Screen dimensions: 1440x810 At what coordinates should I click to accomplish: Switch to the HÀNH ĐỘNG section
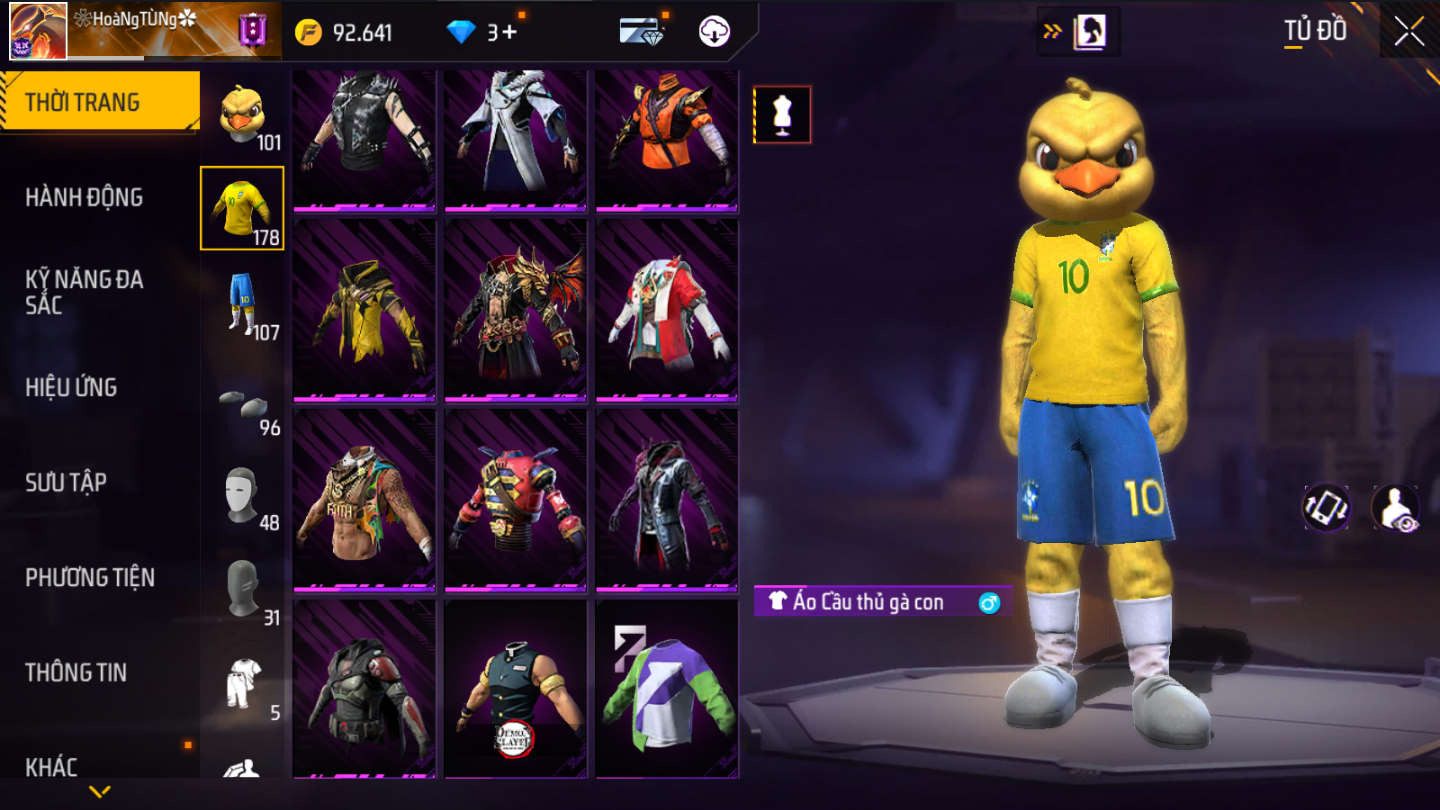(84, 197)
